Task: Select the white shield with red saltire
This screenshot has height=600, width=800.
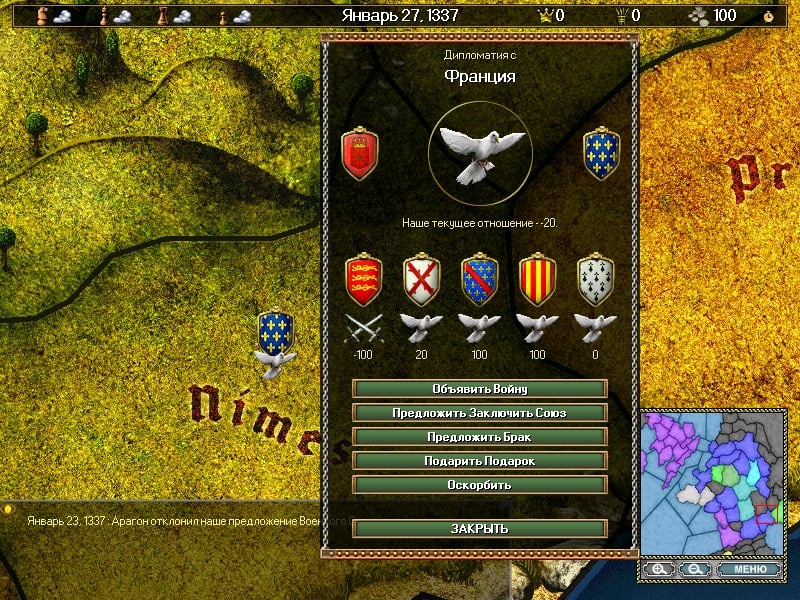Action: [x=421, y=279]
